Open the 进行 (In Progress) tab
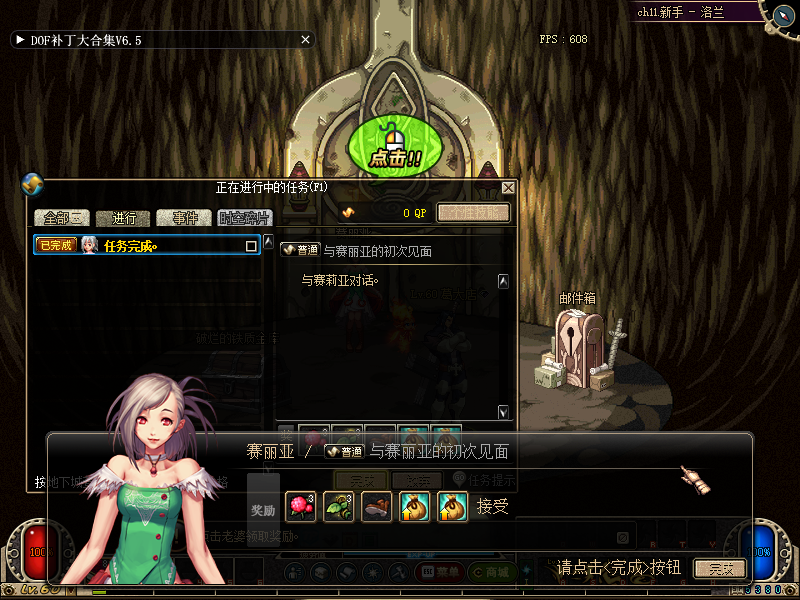800x600 pixels. point(124,218)
